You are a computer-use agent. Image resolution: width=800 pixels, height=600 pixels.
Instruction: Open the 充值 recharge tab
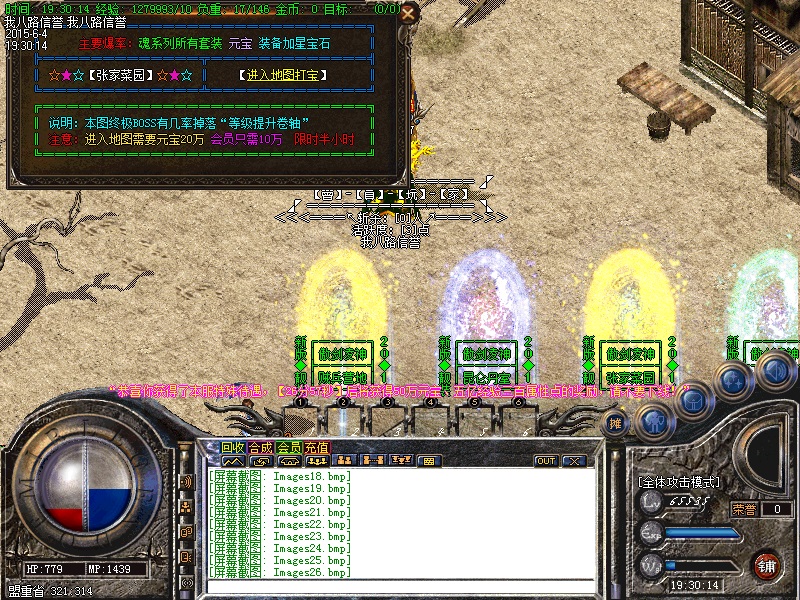[x=316, y=448]
